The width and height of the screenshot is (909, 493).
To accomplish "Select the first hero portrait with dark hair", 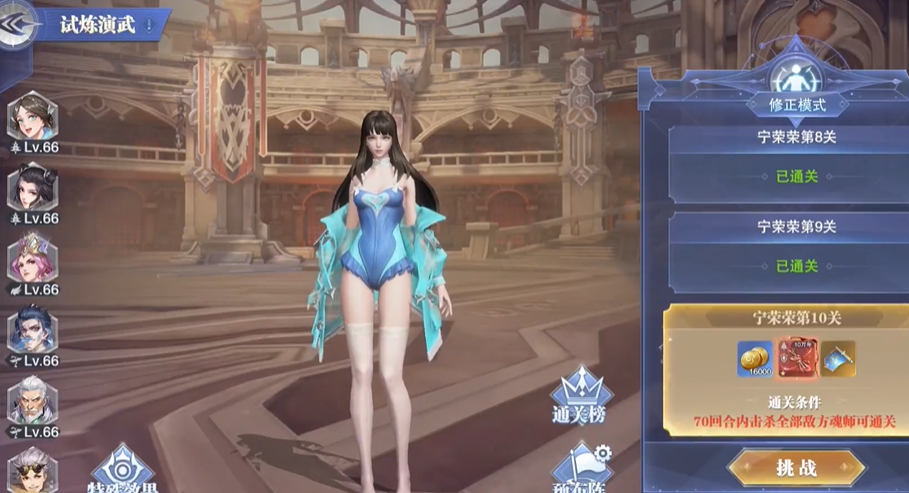I will click(x=32, y=118).
